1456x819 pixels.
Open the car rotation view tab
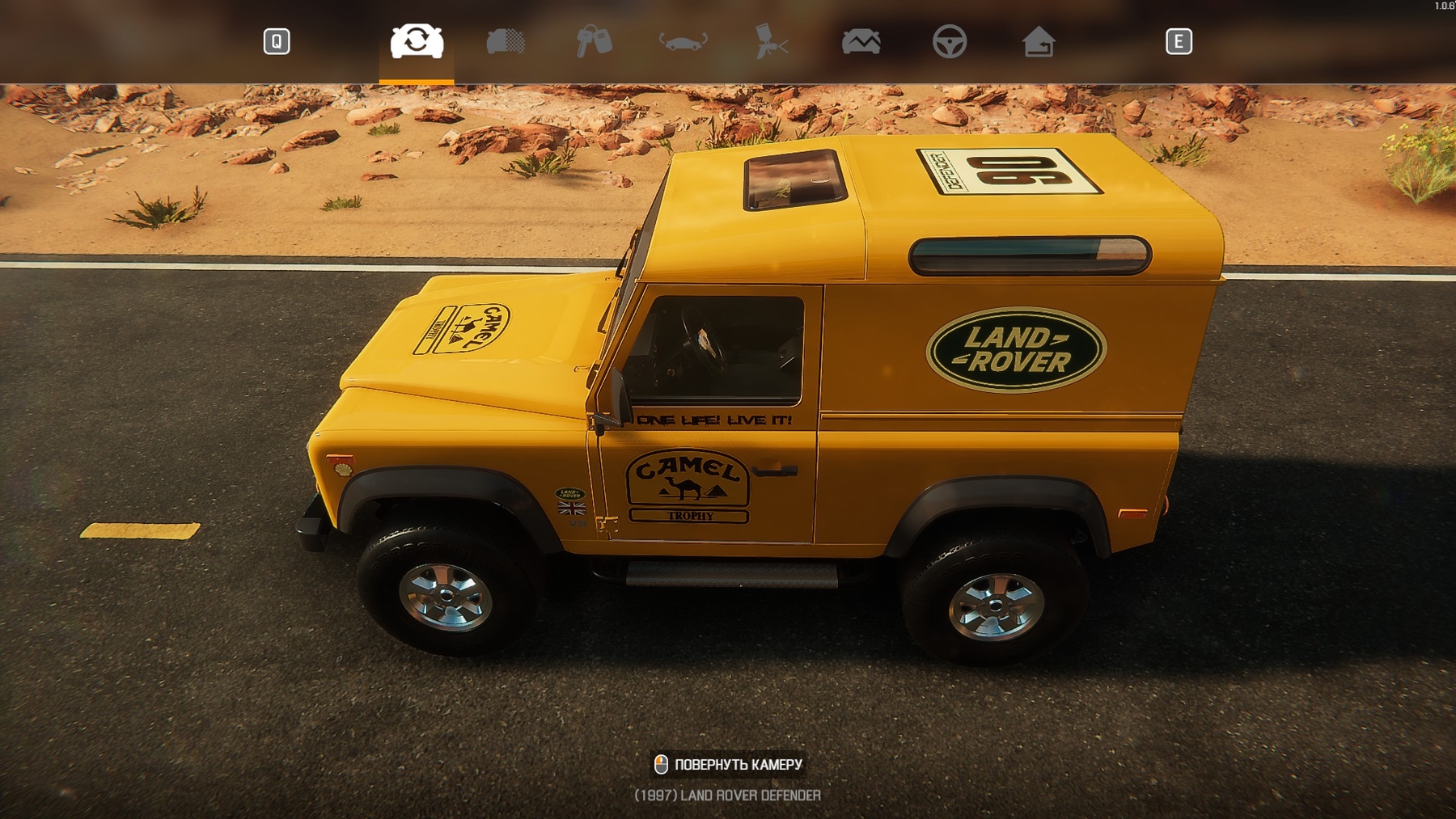pyautogui.click(x=683, y=41)
